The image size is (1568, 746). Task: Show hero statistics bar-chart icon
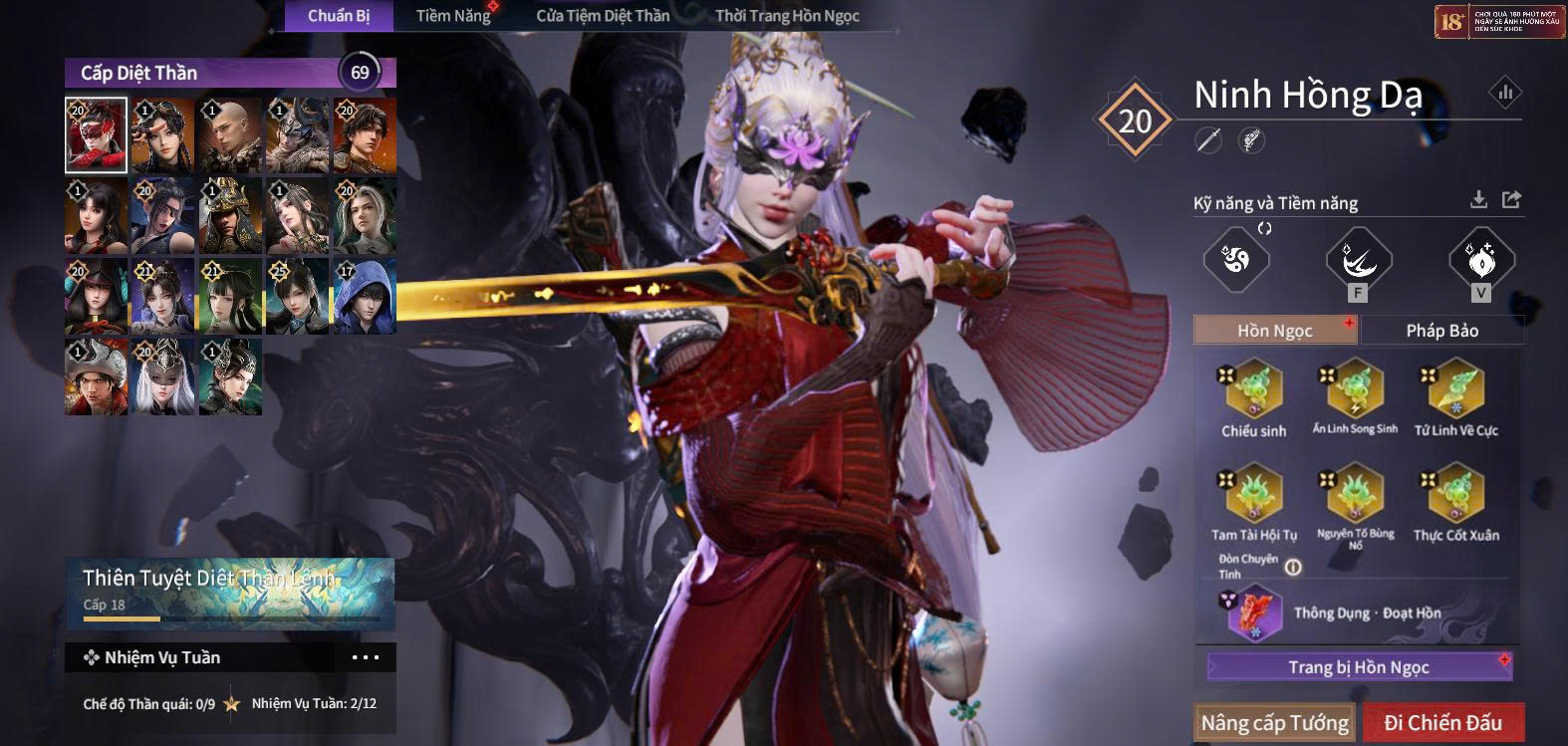pyautogui.click(x=1504, y=93)
